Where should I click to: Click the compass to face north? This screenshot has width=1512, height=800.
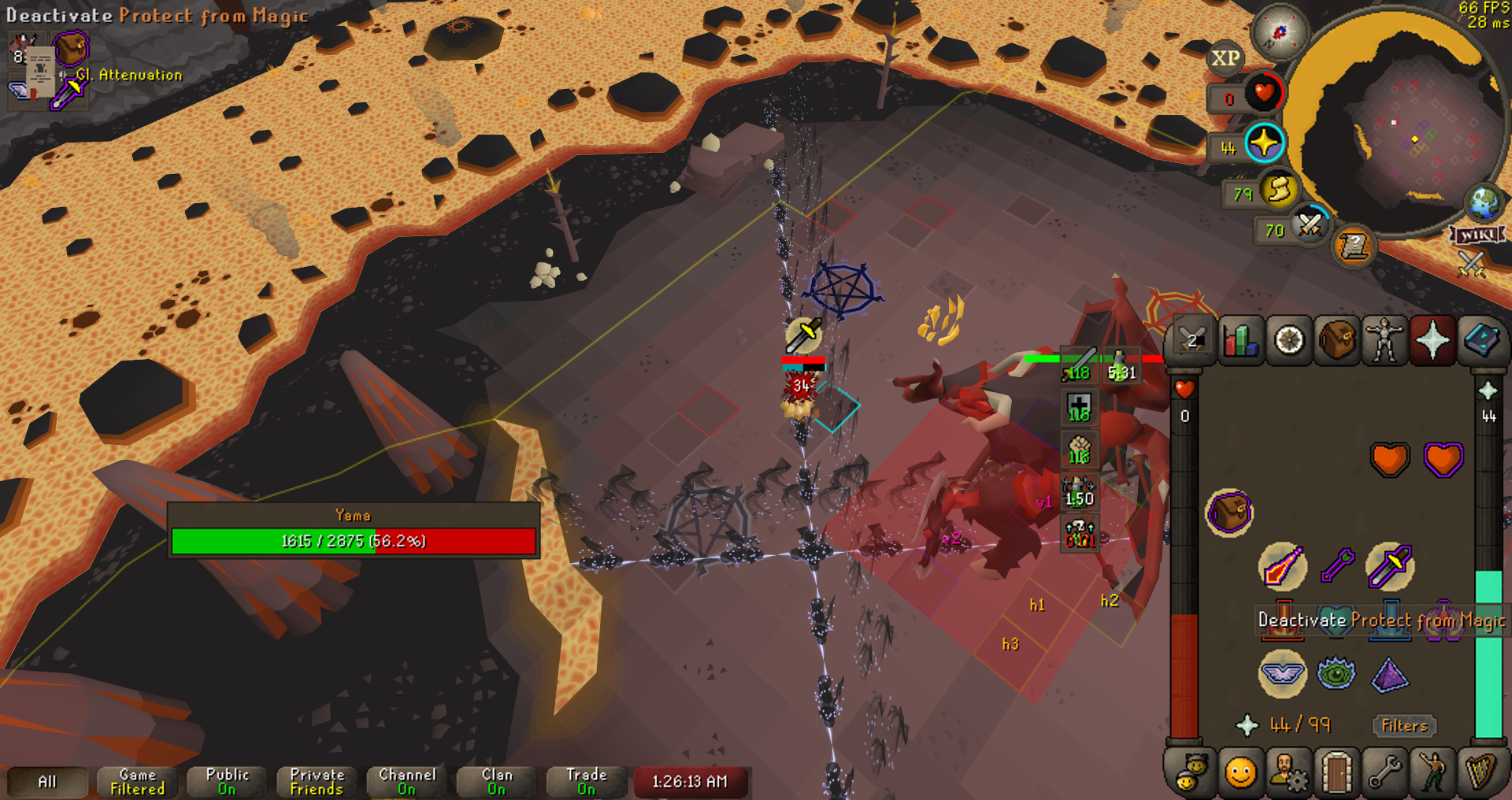(x=1280, y=33)
